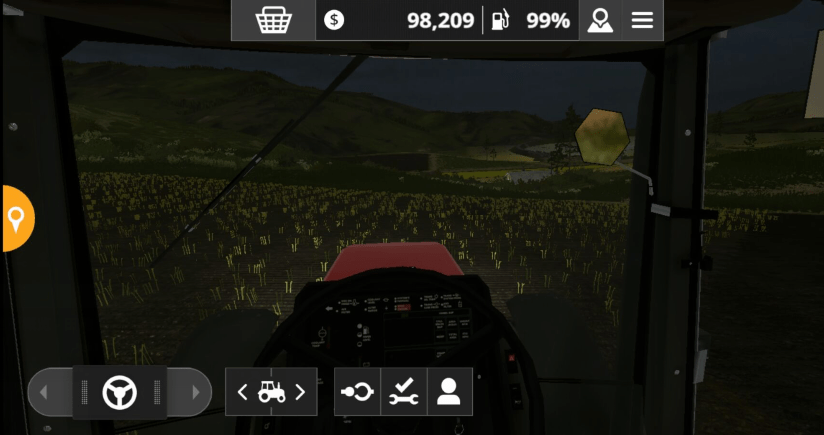824x435 pixels.
Task: Open the map overview icon
Action: [x=600, y=20]
